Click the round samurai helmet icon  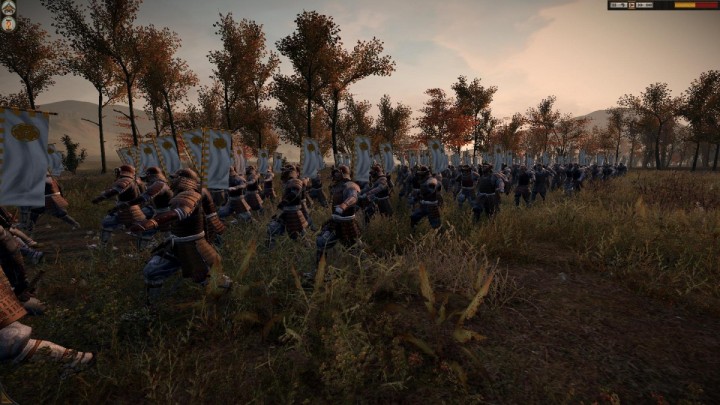coord(8,8)
